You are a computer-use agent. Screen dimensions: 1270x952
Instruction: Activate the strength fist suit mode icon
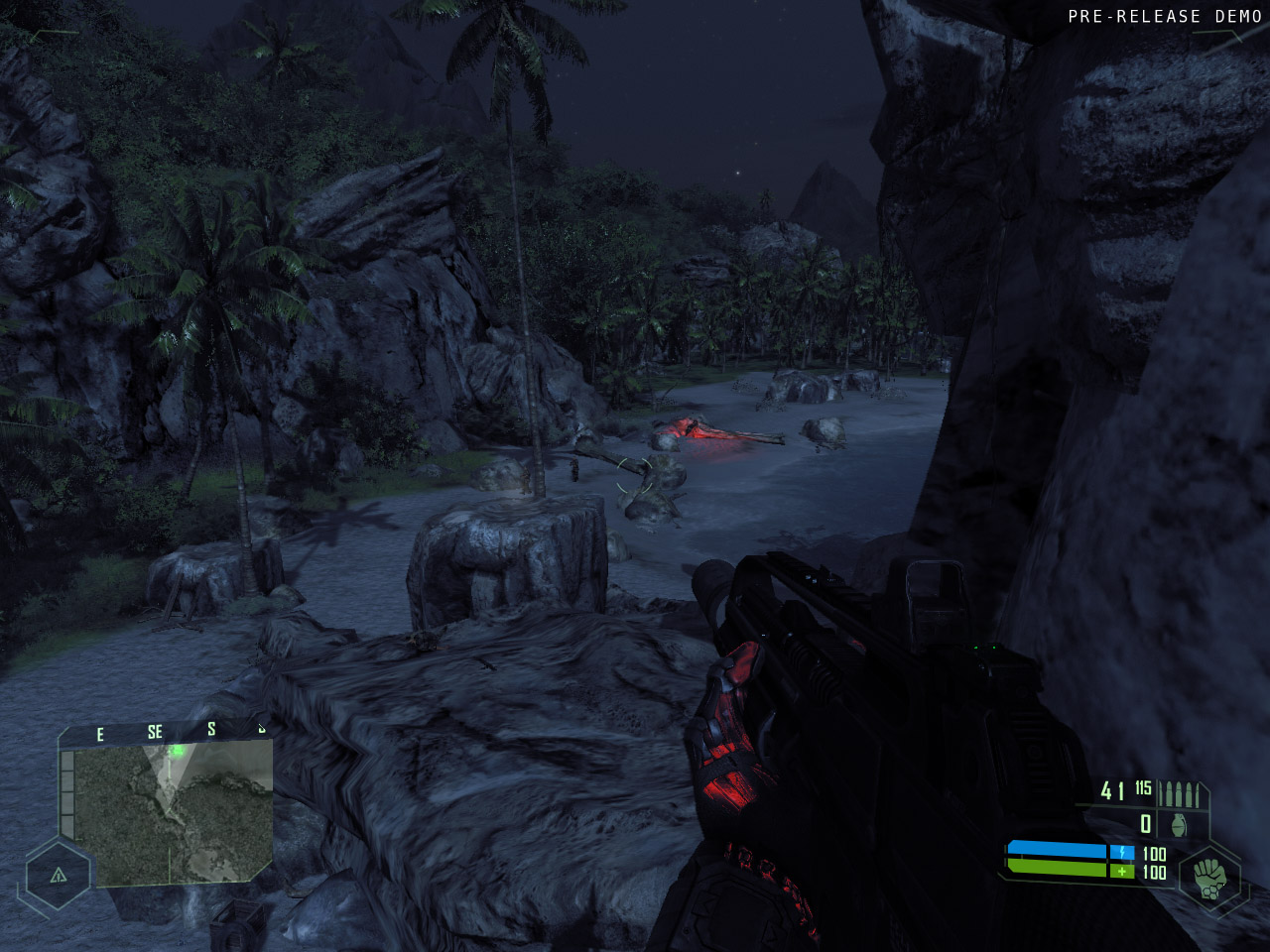[x=1209, y=877]
